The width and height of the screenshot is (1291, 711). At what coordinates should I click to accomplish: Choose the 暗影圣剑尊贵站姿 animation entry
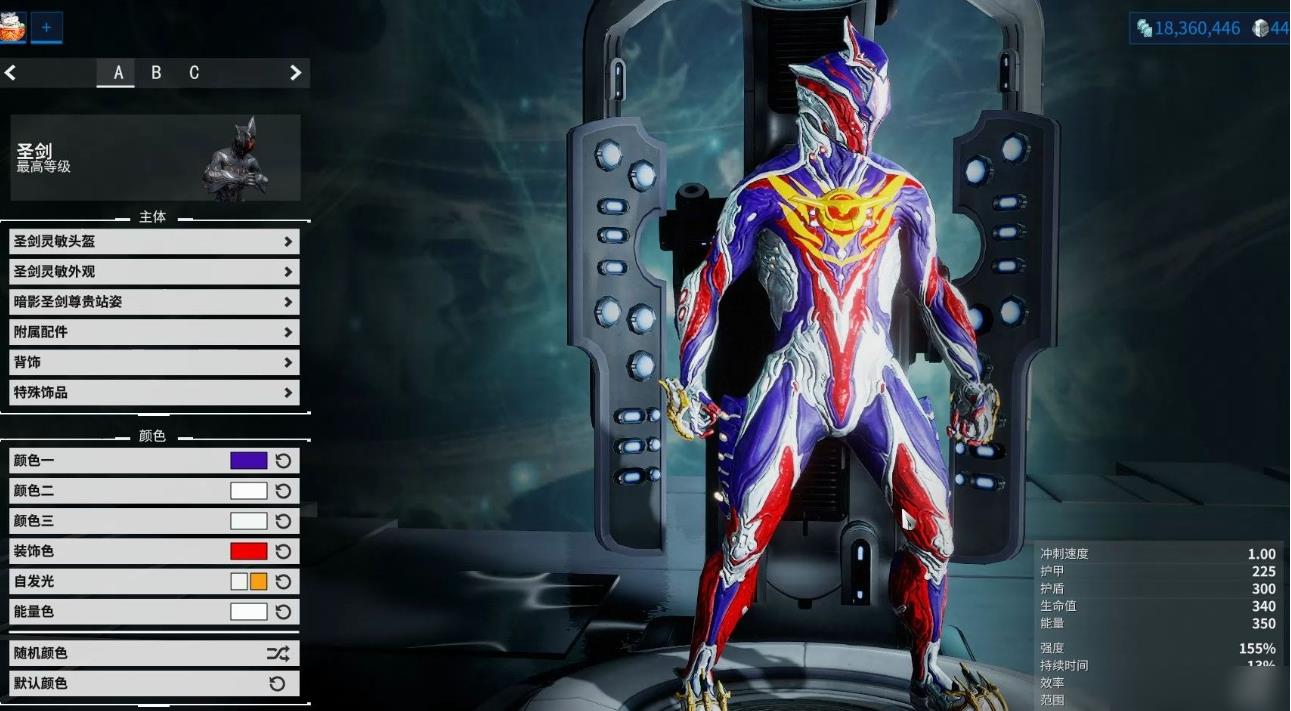pos(154,301)
